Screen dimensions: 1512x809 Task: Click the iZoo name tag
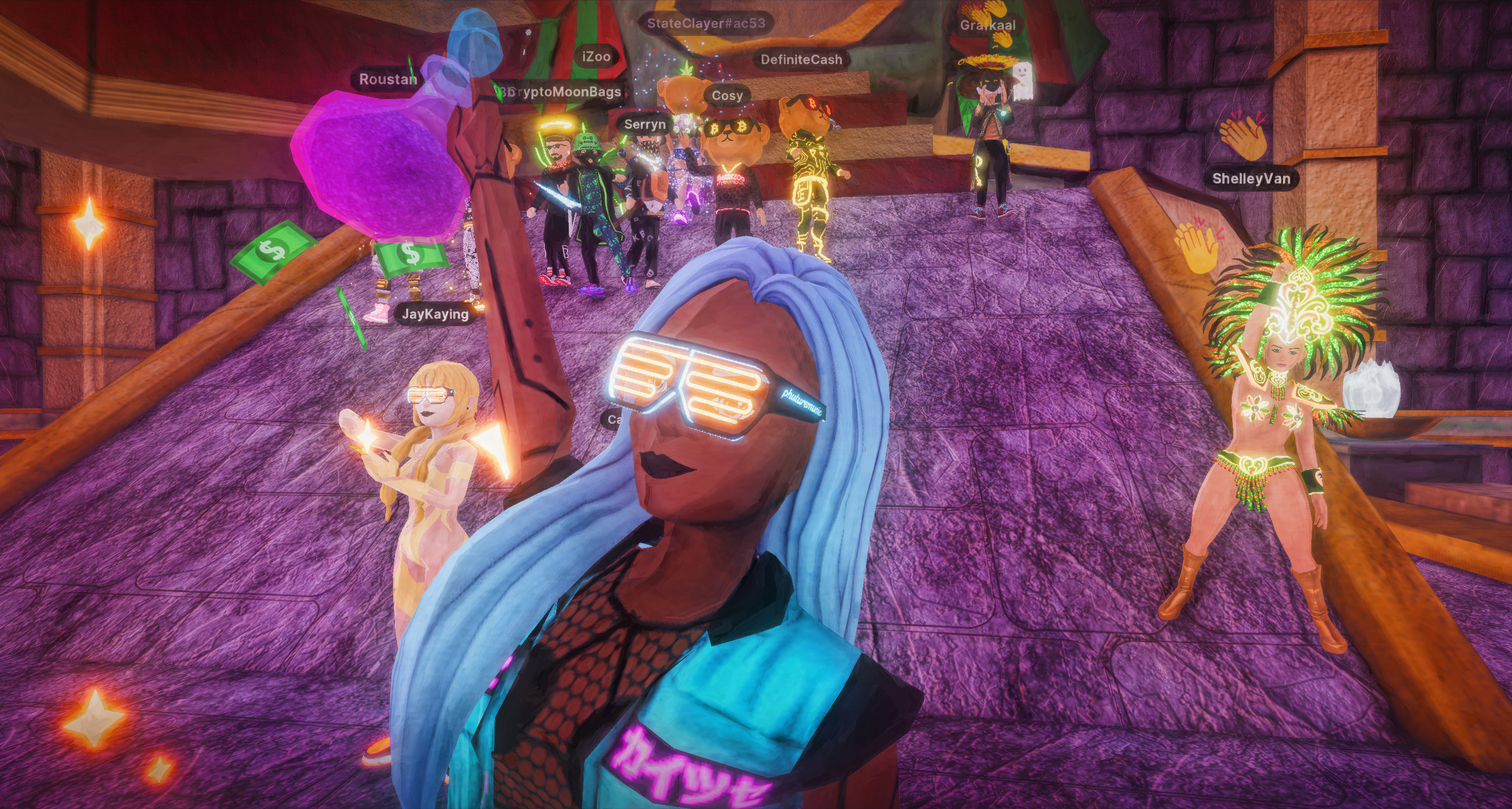point(596,57)
